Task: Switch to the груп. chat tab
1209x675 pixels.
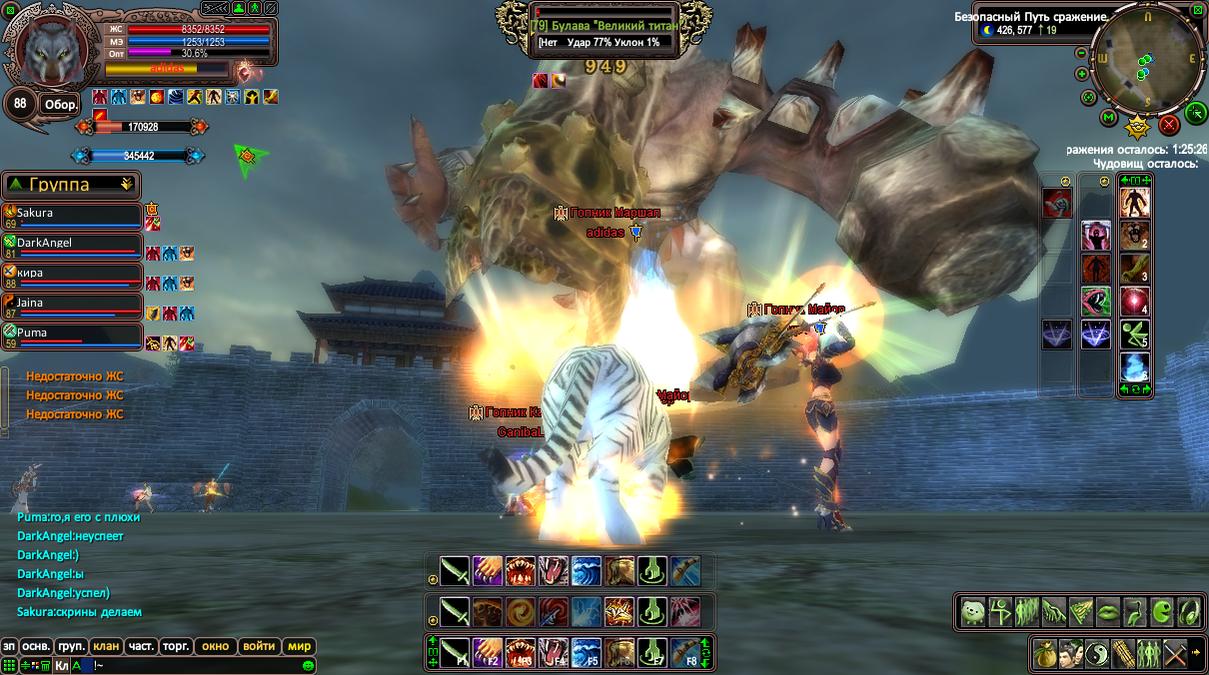Action: [x=70, y=646]
